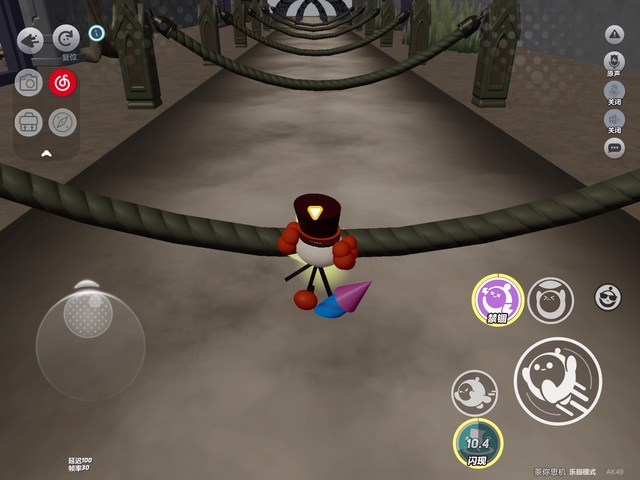Image resolution: width=640 pixels, height=480 pixels.
Task: Click the 复位 reset position button
Action: pos(66,38)
